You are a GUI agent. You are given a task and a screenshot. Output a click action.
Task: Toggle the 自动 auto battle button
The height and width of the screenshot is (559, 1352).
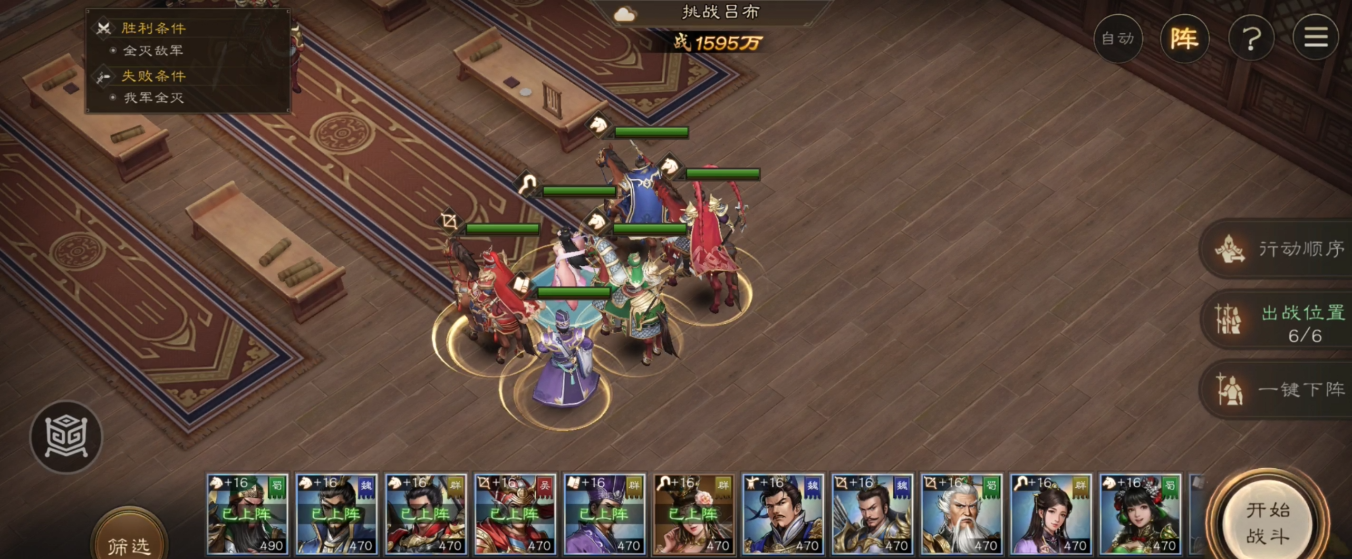1118,39
